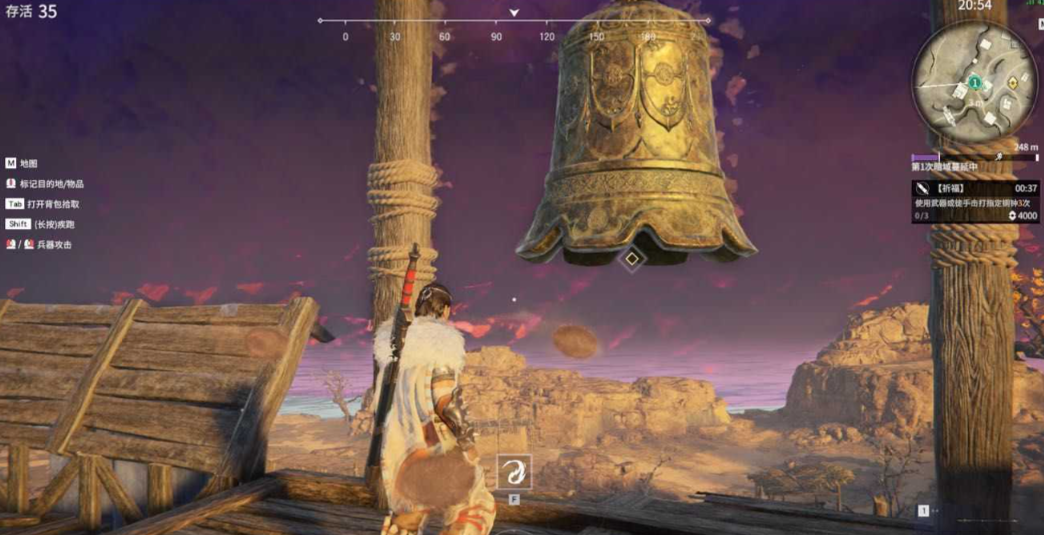
Task: Activate the bell interaction icon
Action: point(514,472)
